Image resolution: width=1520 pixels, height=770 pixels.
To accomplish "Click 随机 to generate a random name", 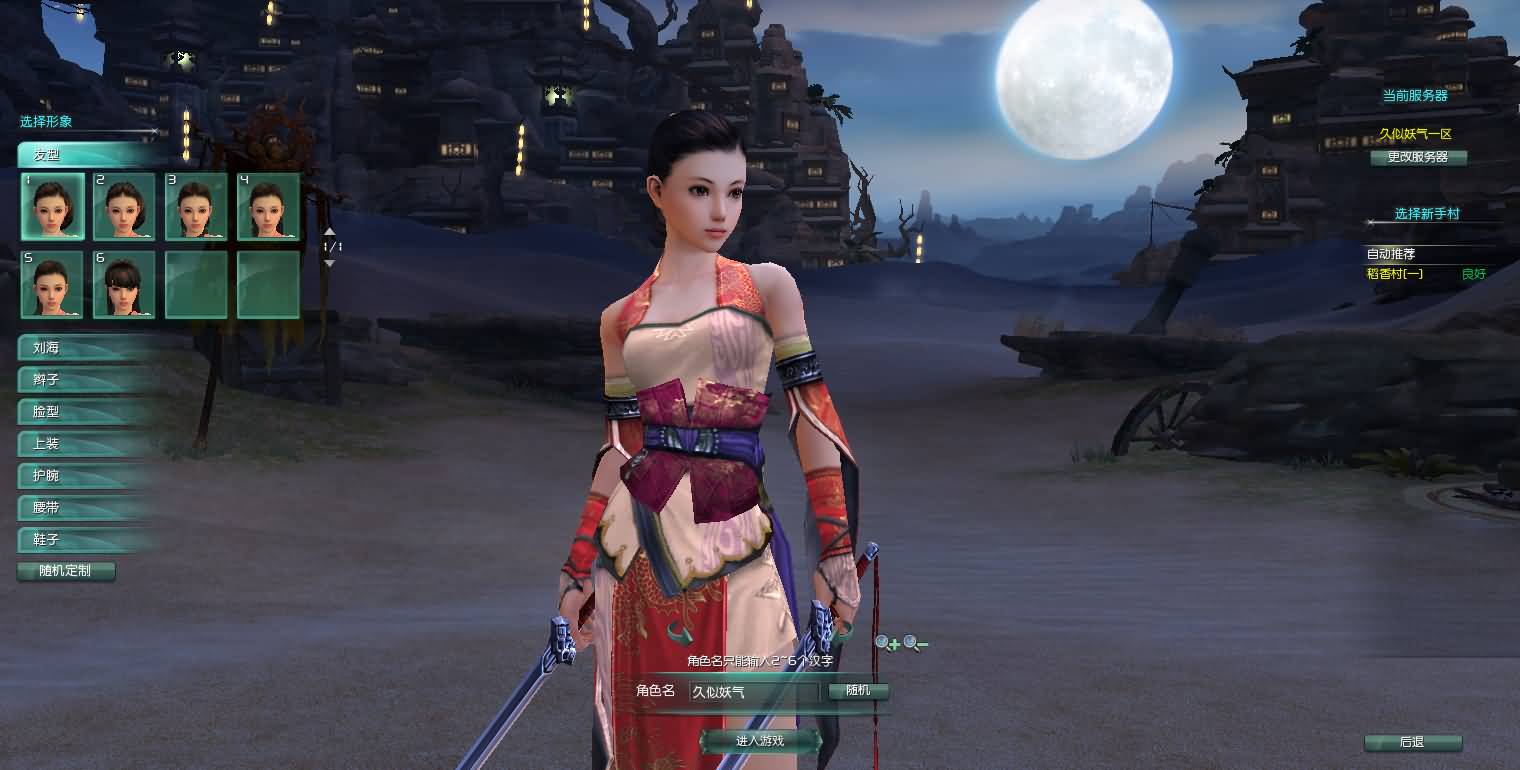I will (858, 690).
